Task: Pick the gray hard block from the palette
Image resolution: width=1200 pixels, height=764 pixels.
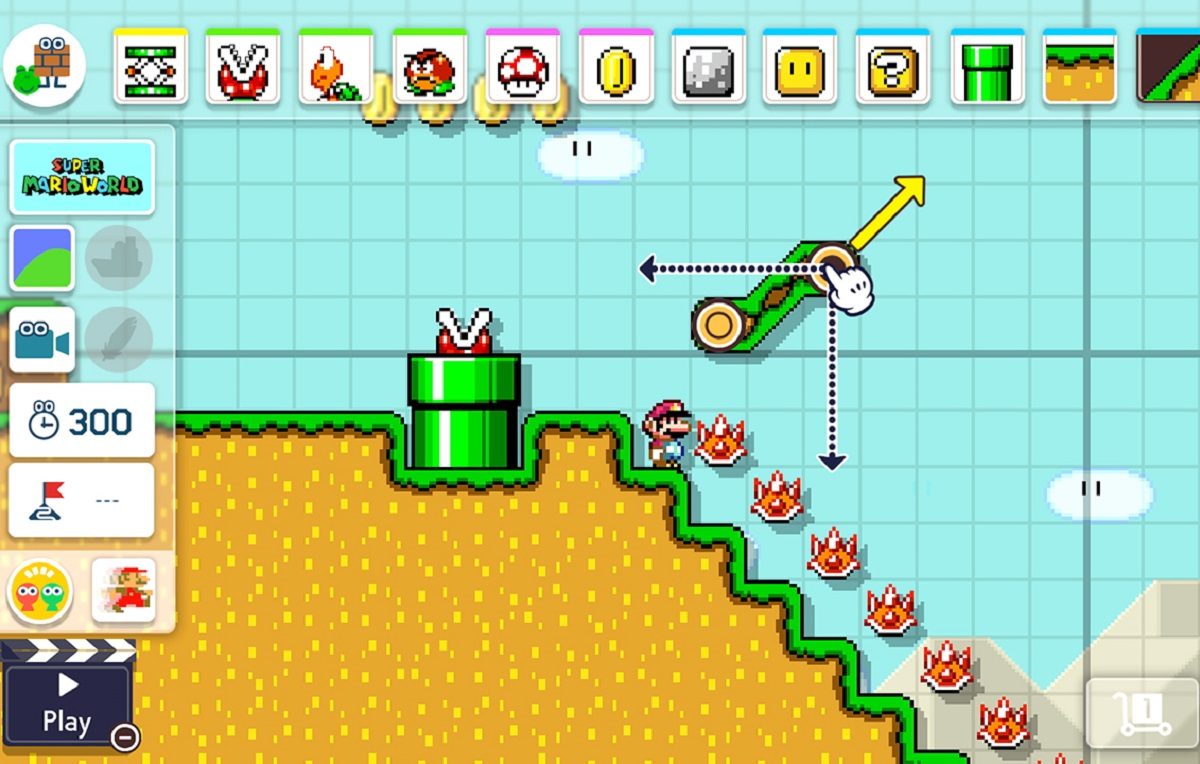Action: (x=708, y=68)
